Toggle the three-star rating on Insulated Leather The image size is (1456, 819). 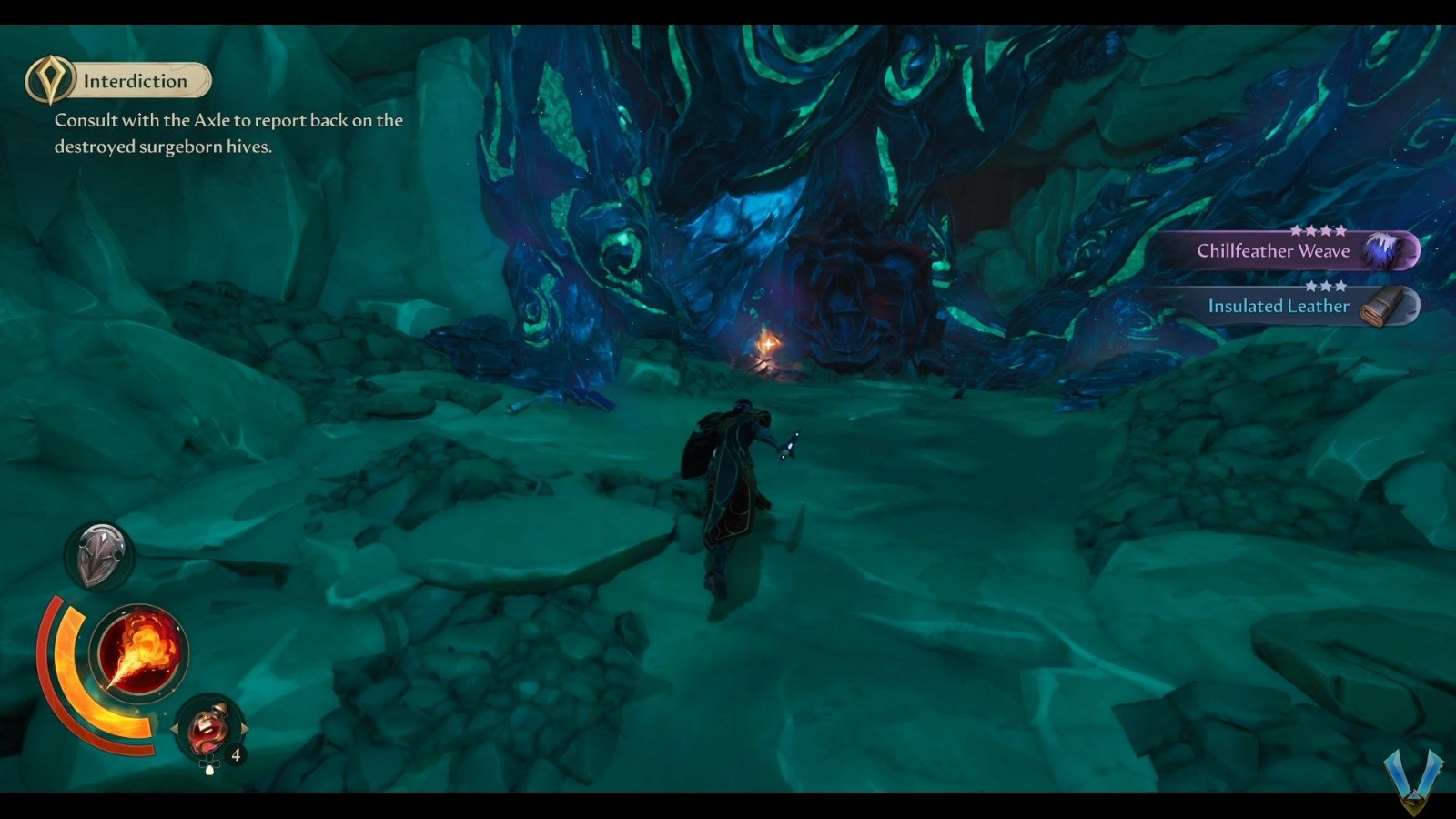pyautogui.click(x=1326, y=286)
